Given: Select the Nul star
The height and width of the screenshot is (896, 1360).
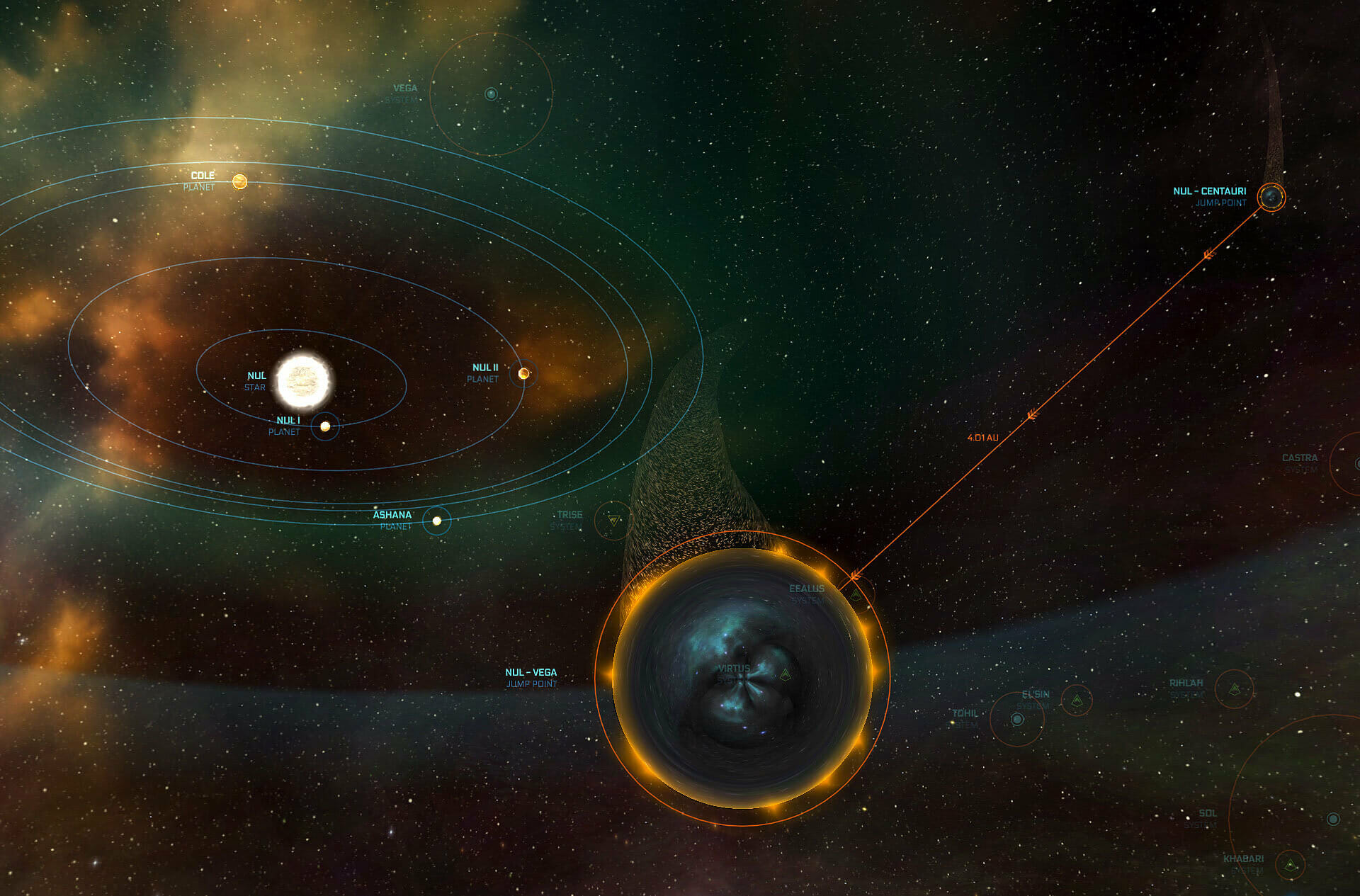Looking at the screenshot, I should pyautogui.click(x=303, y=381).
